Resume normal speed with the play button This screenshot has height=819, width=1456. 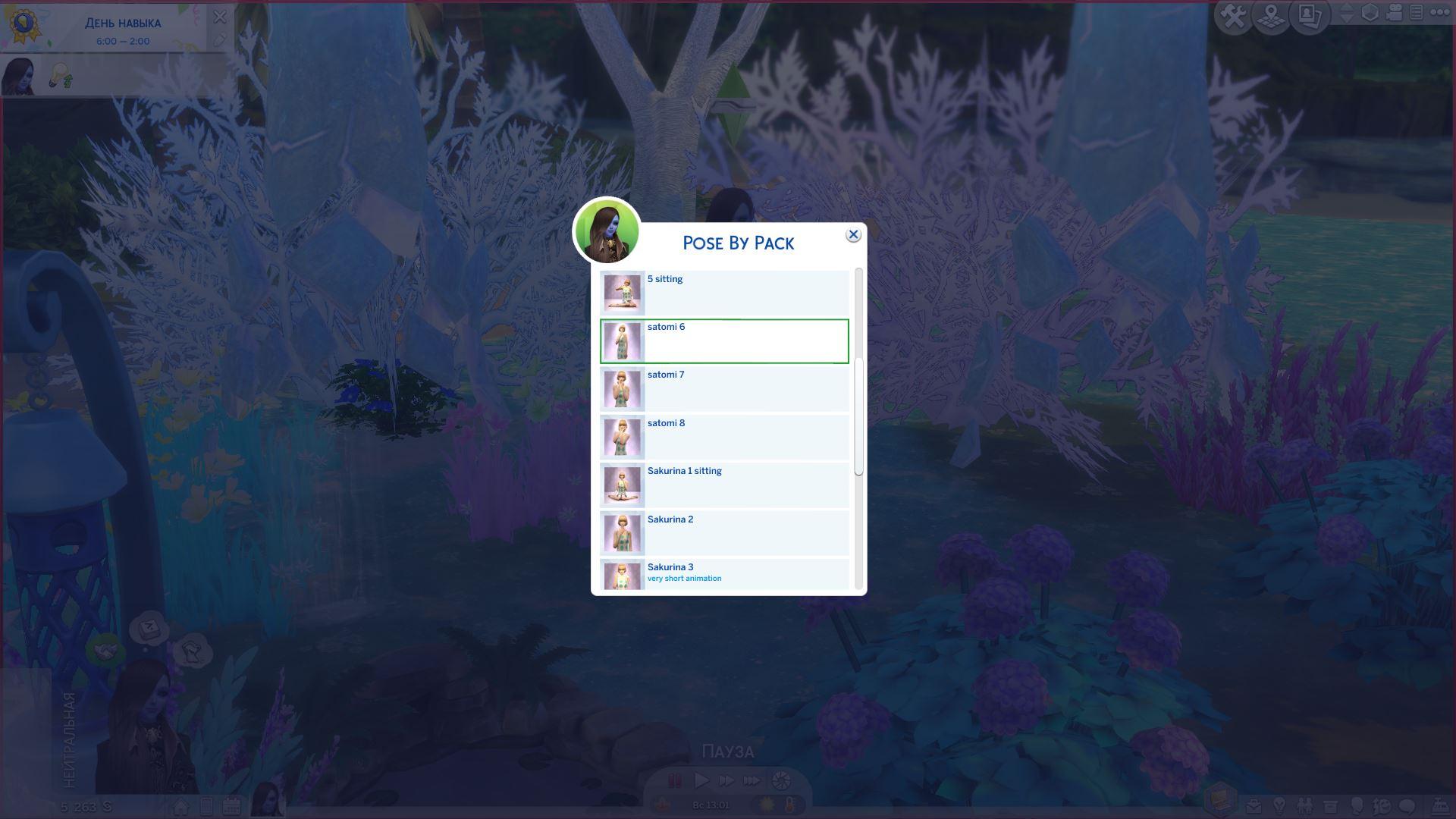coord(701,780)
